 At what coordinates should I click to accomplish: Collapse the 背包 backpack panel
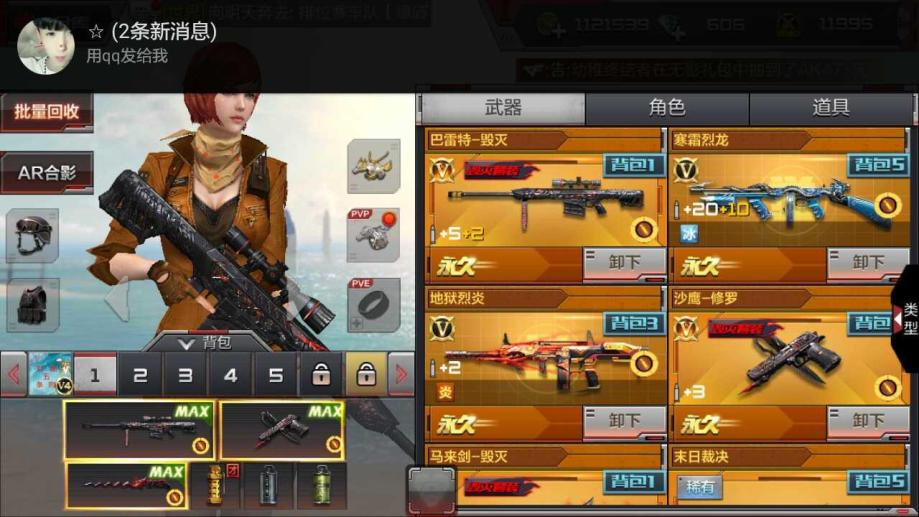pyautogui.click(x=207, y=342)
